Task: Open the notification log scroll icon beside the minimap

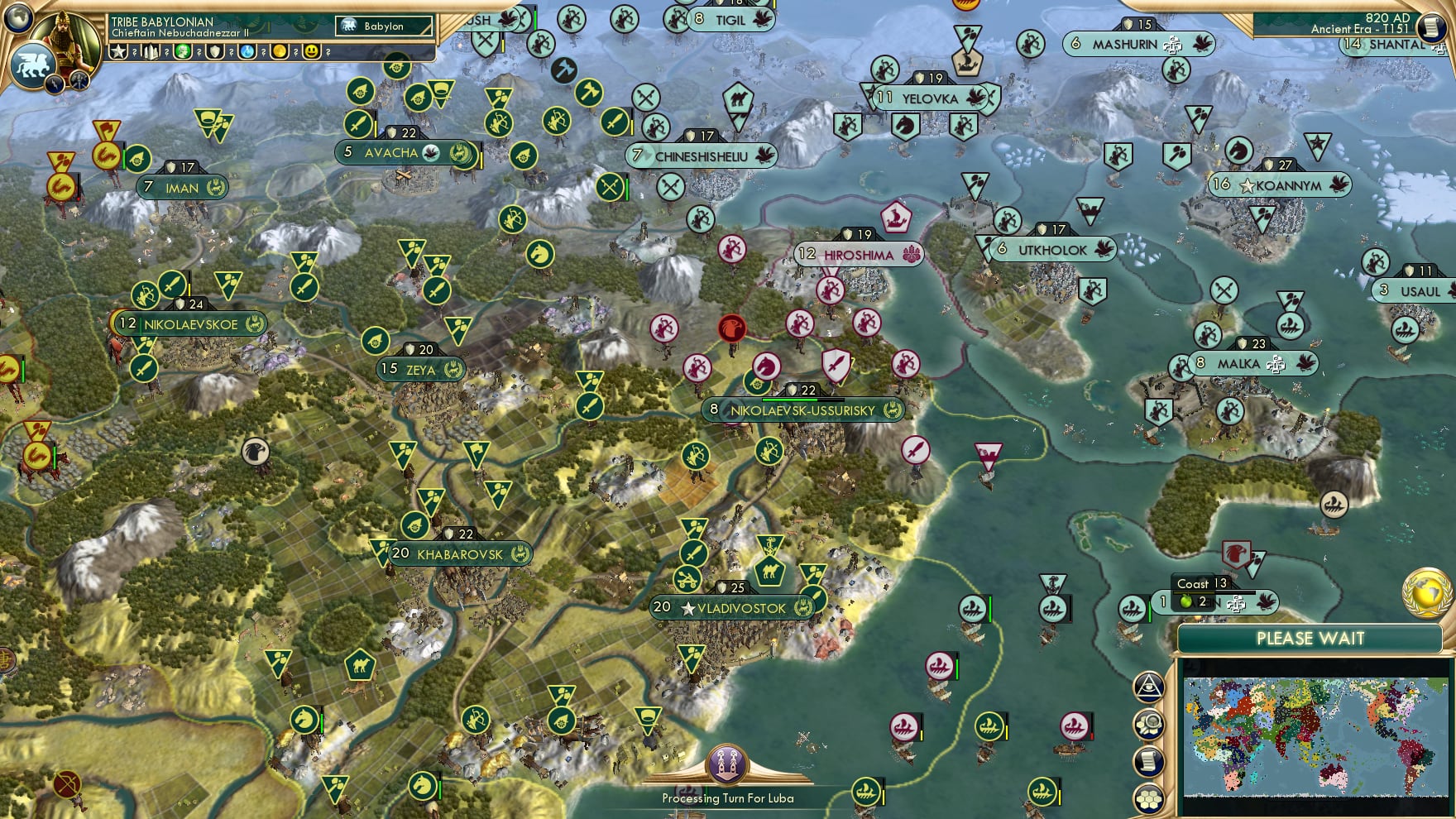Action: point(1149,759)
